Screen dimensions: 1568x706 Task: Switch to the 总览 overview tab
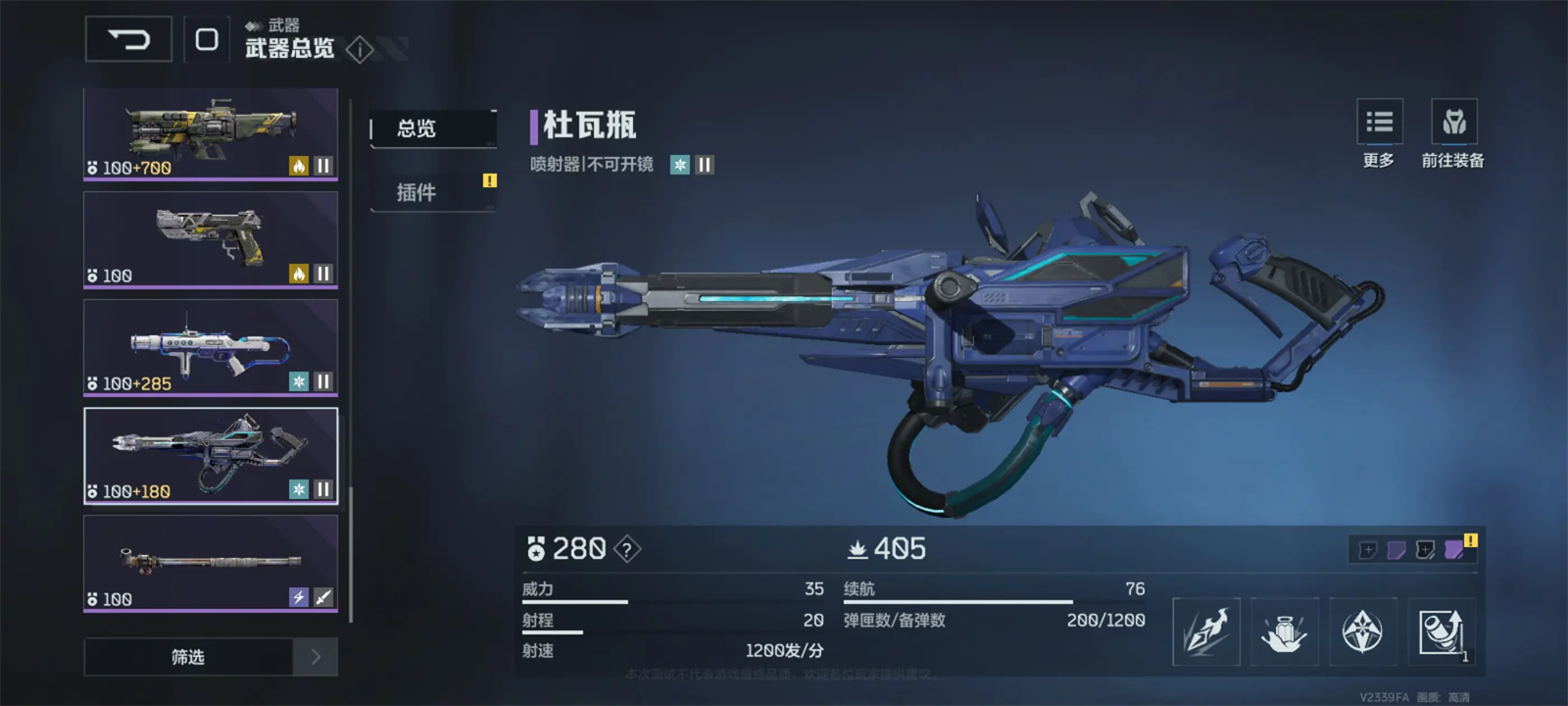tap(432, 128)
